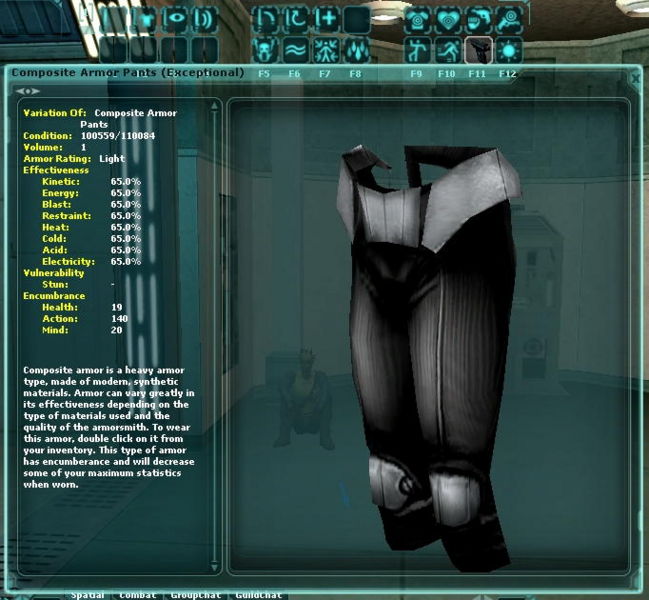This screenshot has height=600, width=649.
Task: Trigger the wavy lines toolbar ability
Action: 295,49
